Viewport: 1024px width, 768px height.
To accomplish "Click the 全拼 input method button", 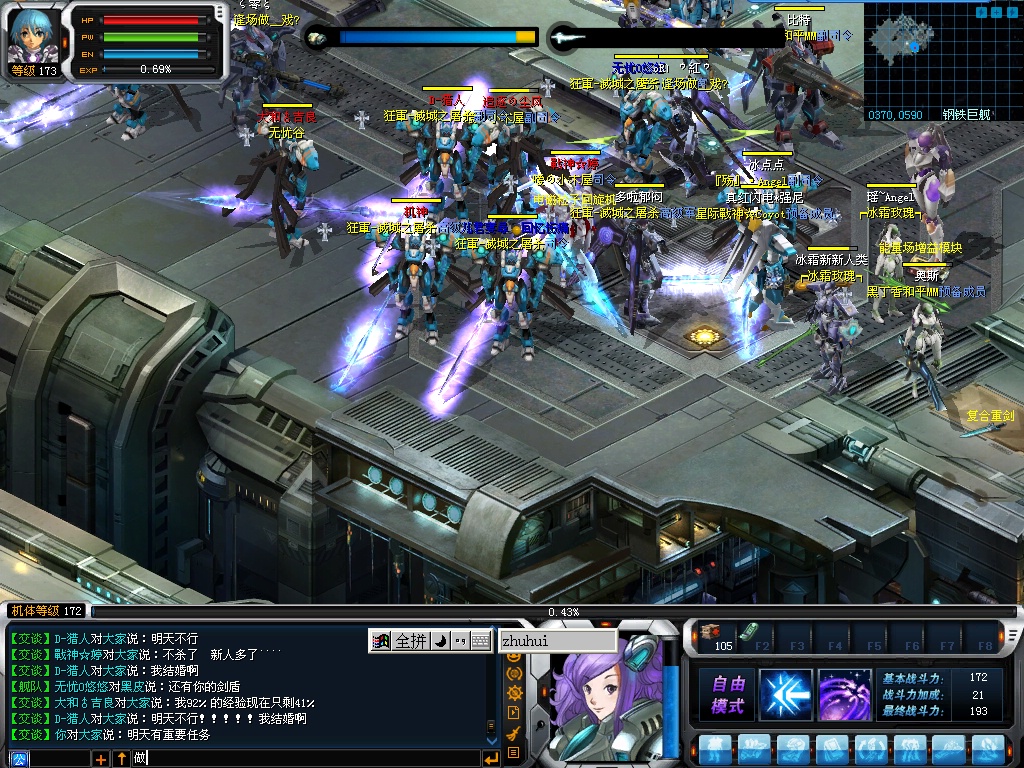I will [x=411, y=641].
